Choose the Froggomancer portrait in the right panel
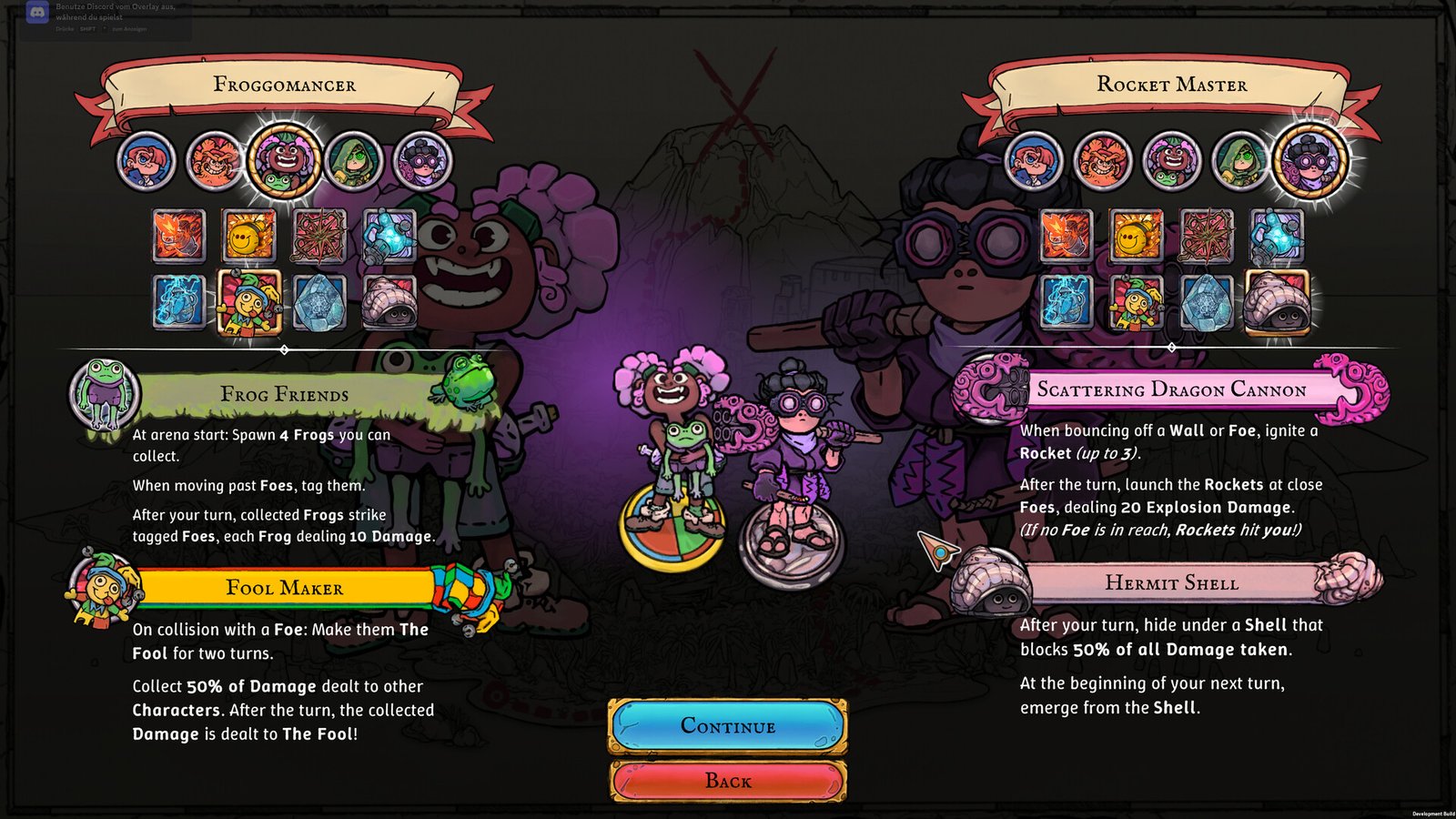This screenshot has width=1456, height=819. tap(1172, 161)
